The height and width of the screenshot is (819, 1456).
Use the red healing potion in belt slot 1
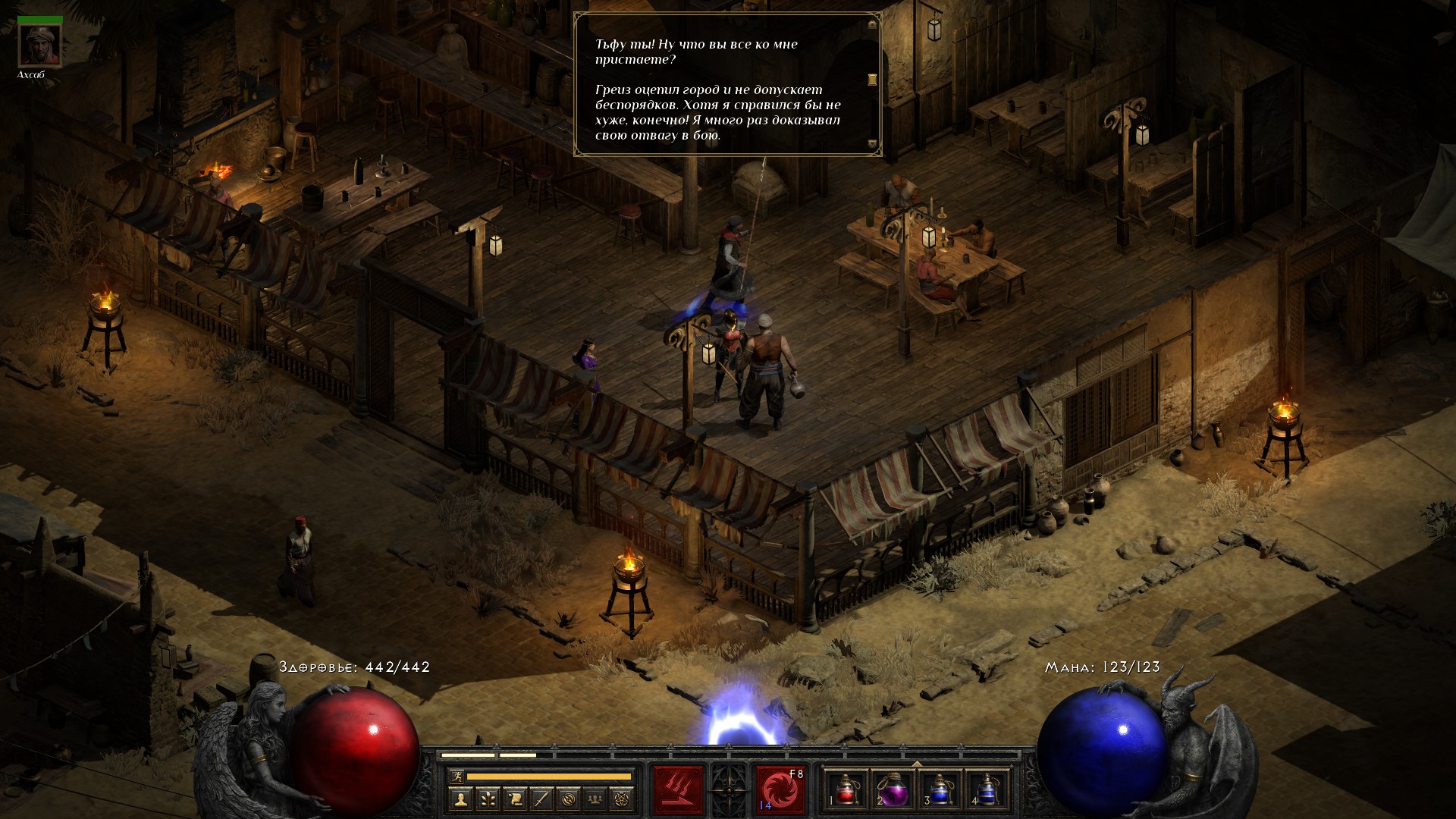846,789
